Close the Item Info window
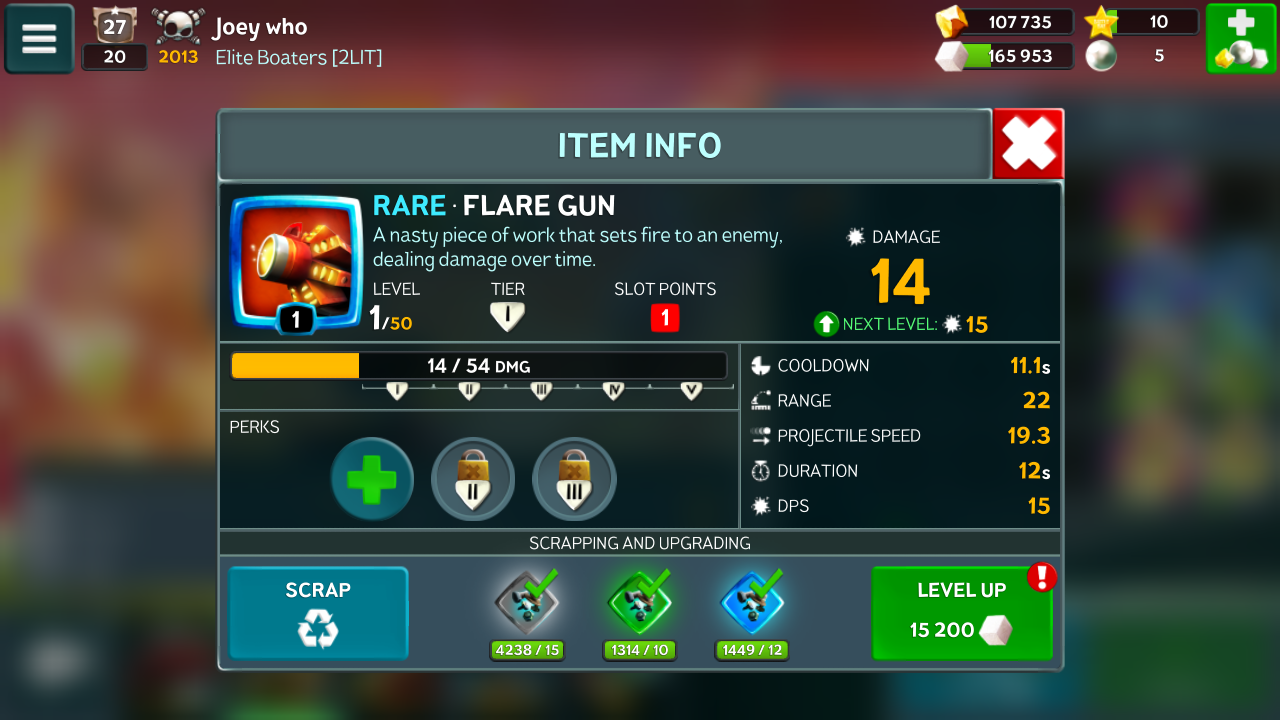Image resolution: width=1280 pixels, height=720 pixels. pos(1028,145)
